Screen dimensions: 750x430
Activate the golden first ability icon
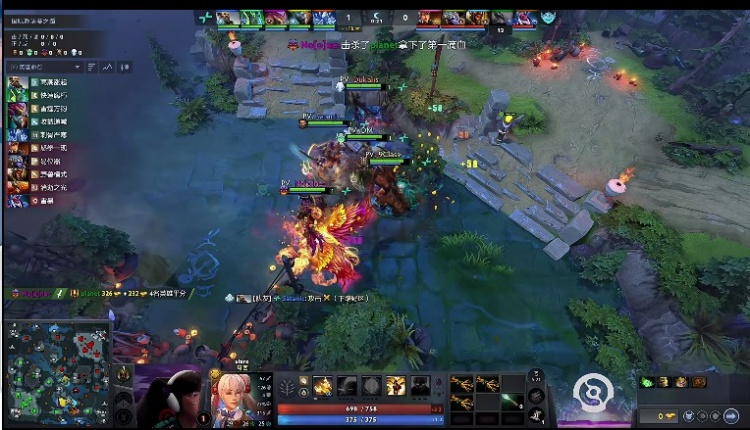click(323, 386)
